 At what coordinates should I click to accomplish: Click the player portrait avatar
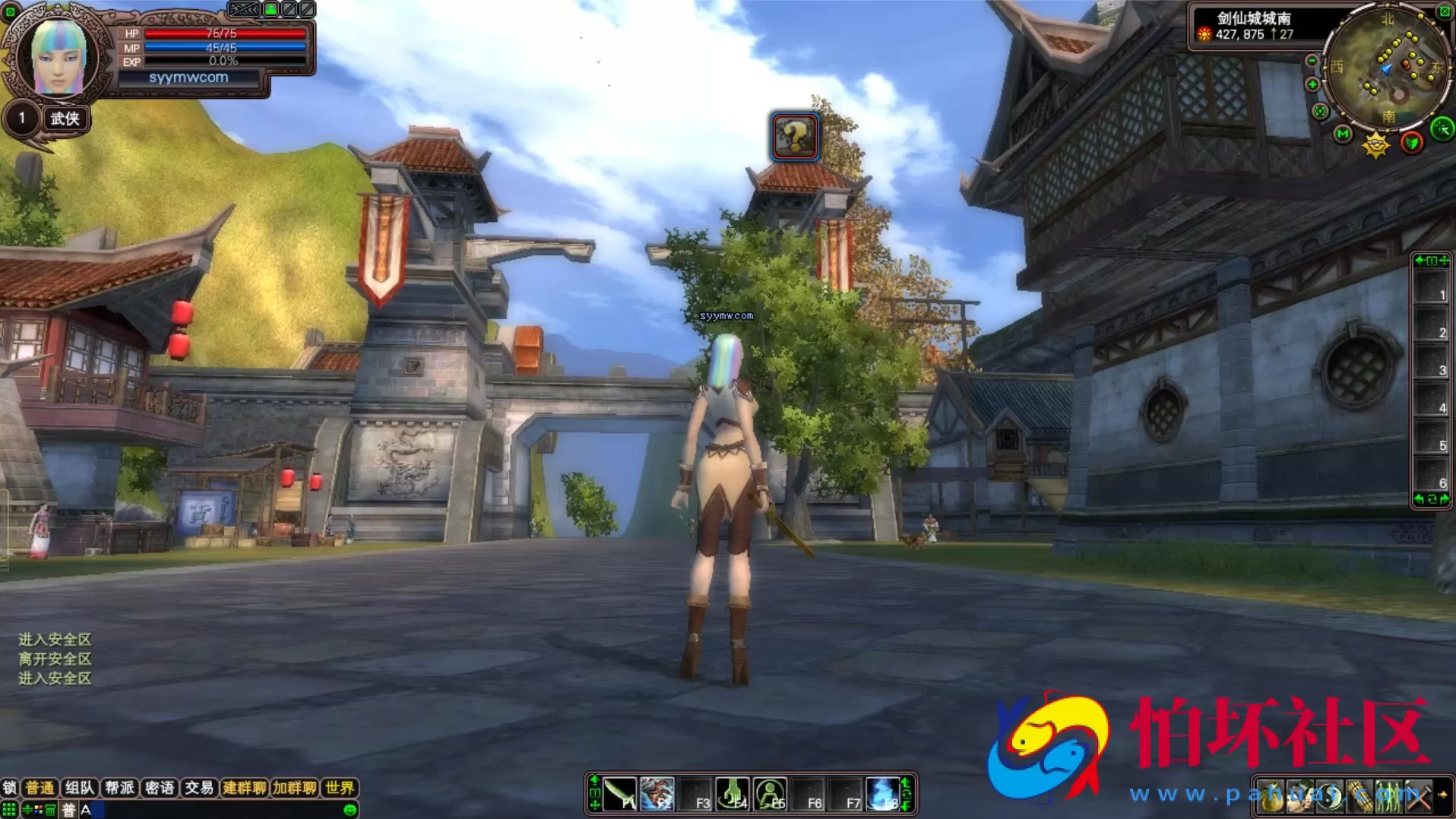(57, 57)
